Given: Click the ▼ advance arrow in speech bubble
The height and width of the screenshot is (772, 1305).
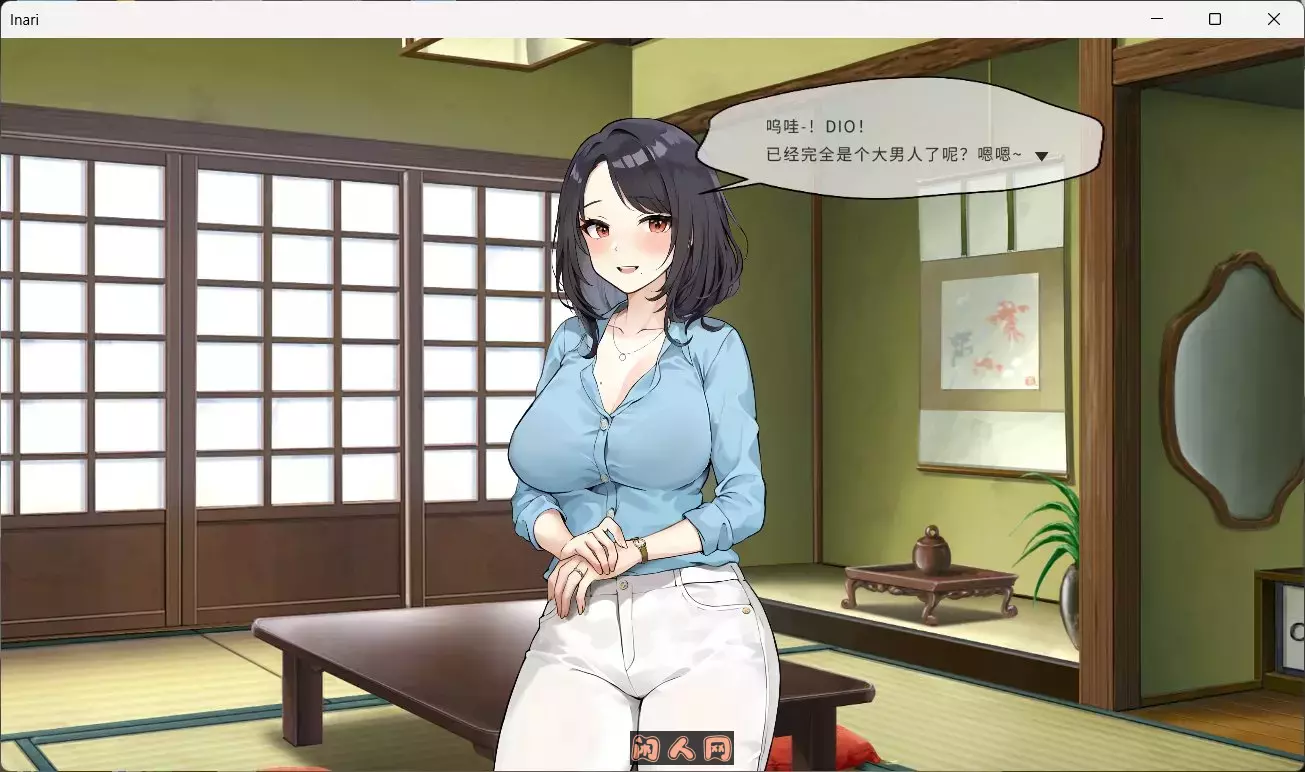Looking at the screenshot, I should tap(1042, 155).
